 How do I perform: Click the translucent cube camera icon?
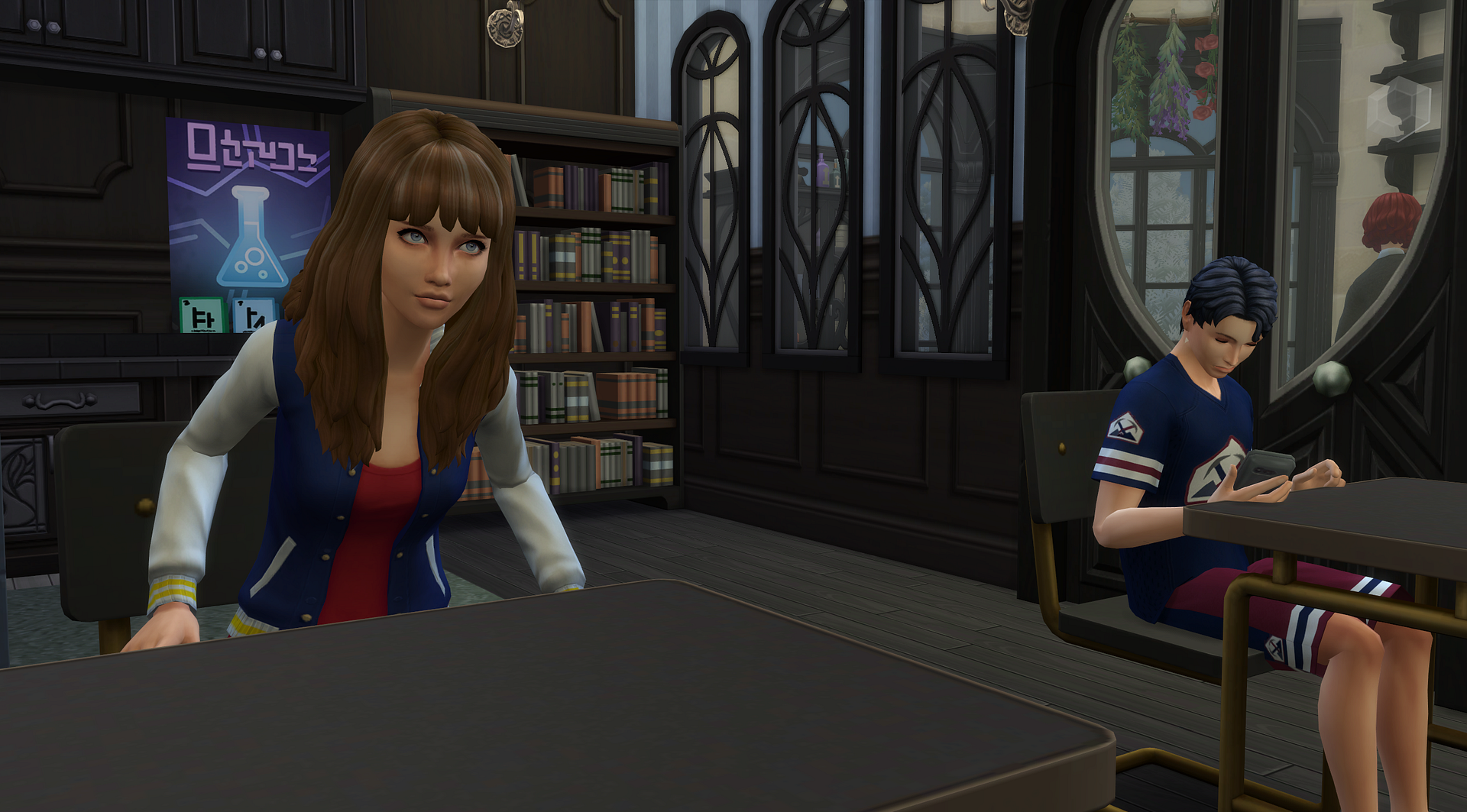pyautogui.click(x=1397, y=109)
